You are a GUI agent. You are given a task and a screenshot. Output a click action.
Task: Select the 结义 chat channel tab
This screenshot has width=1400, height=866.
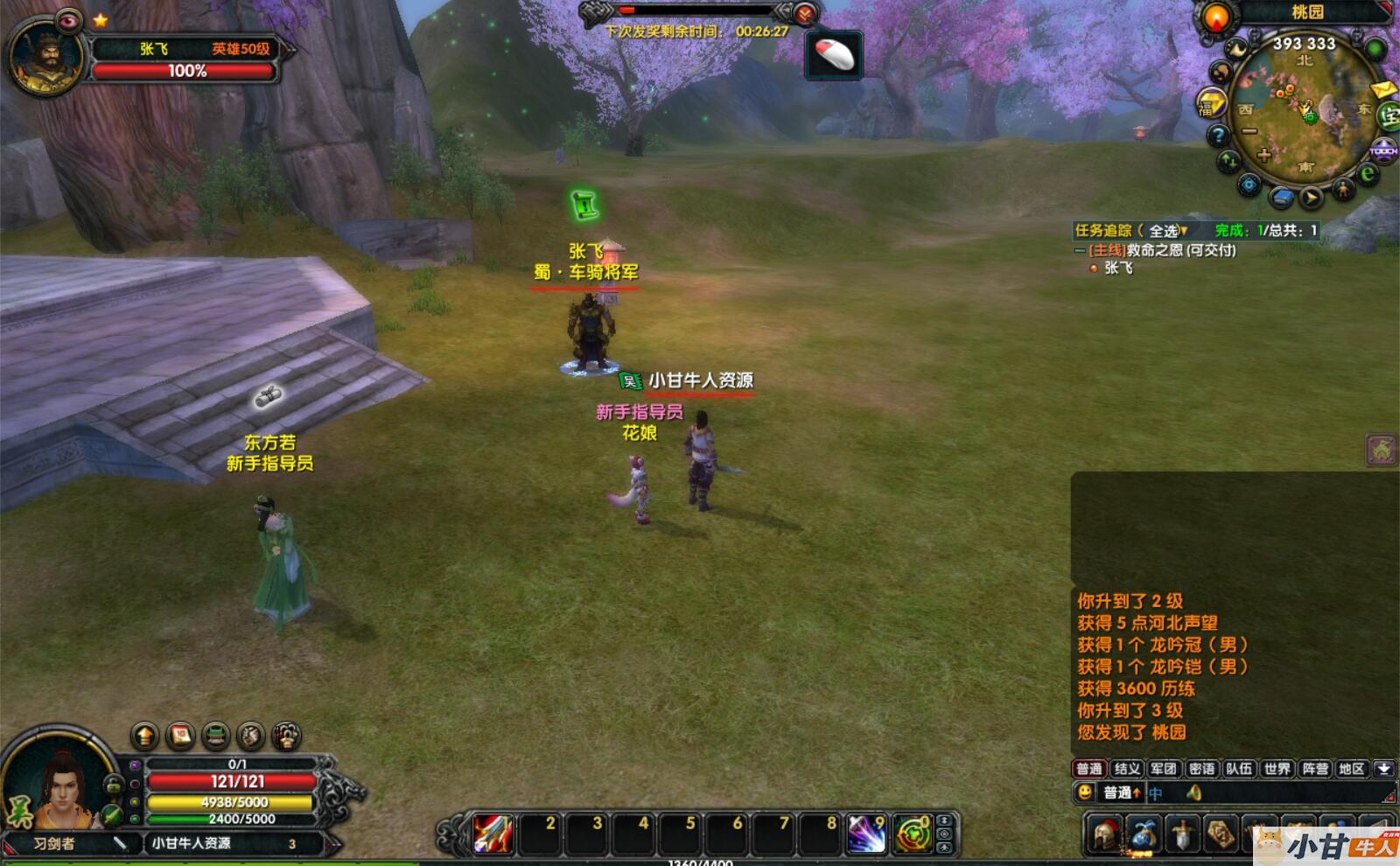pyautogui.click(x=1127, y=769)
